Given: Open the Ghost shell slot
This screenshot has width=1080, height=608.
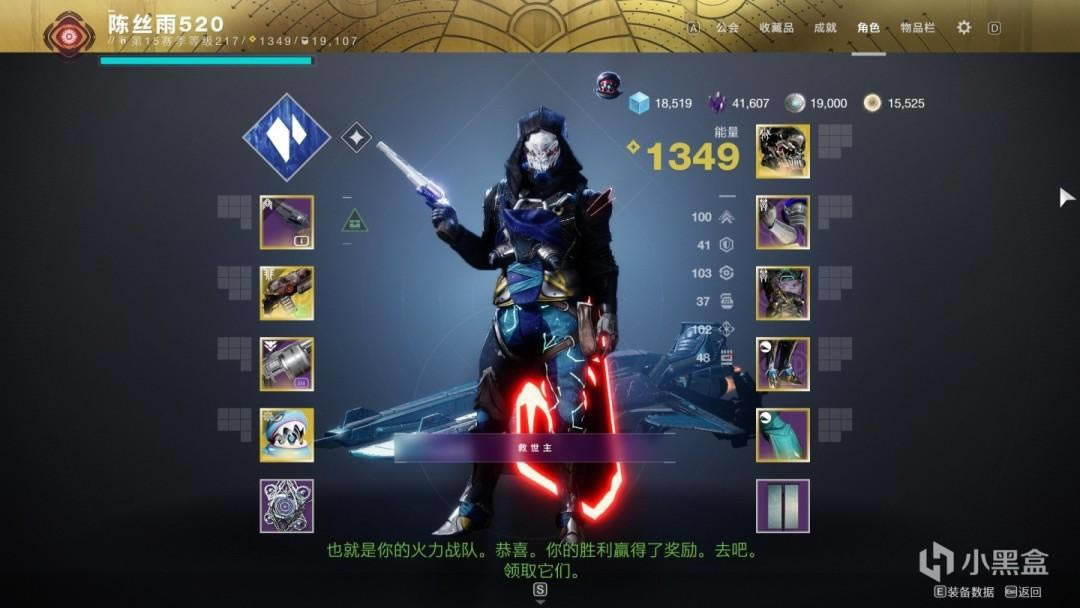Looking at the screenshot, I should click(x=287, y=435).
